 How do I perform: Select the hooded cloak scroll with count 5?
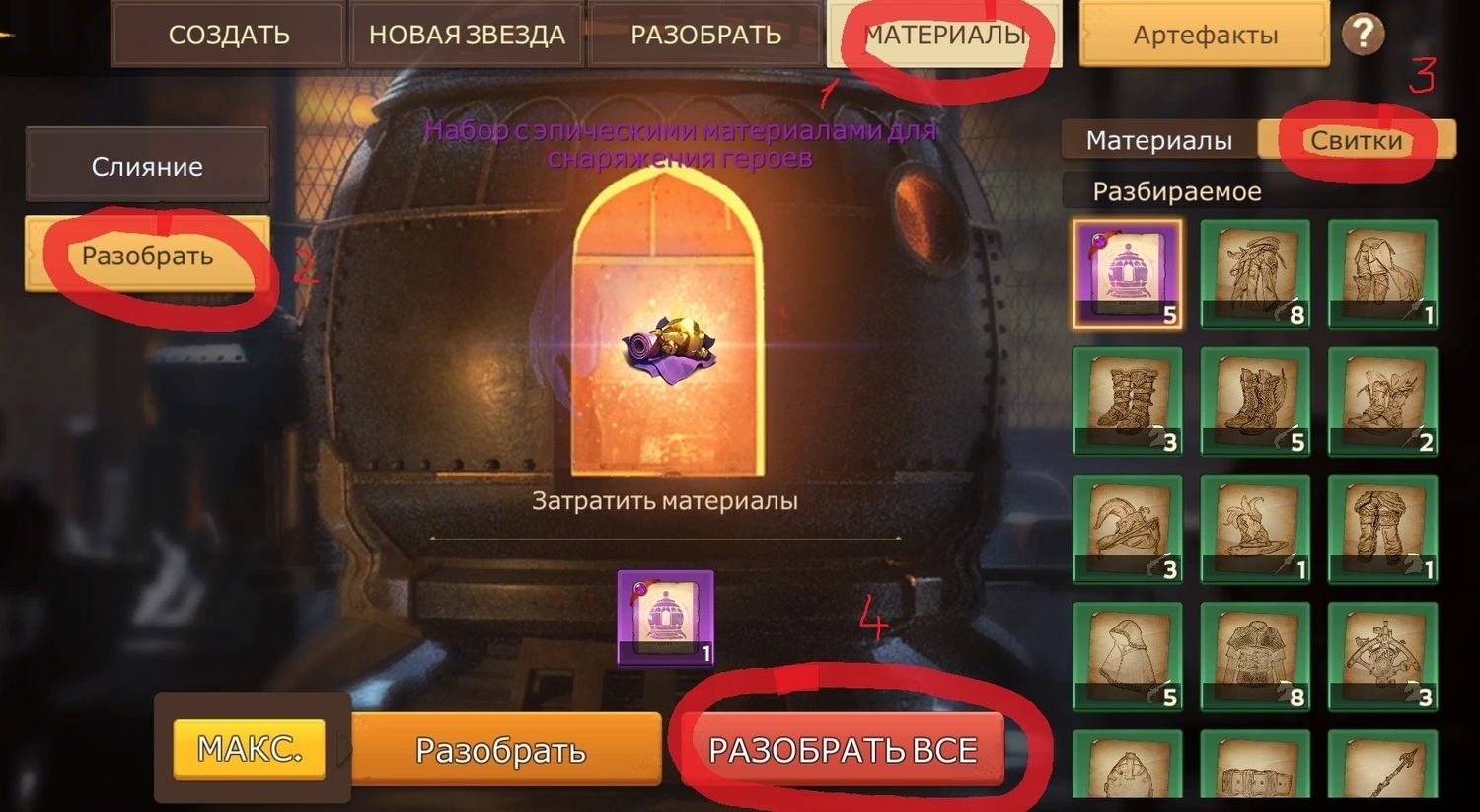[x=1127, y=656]
